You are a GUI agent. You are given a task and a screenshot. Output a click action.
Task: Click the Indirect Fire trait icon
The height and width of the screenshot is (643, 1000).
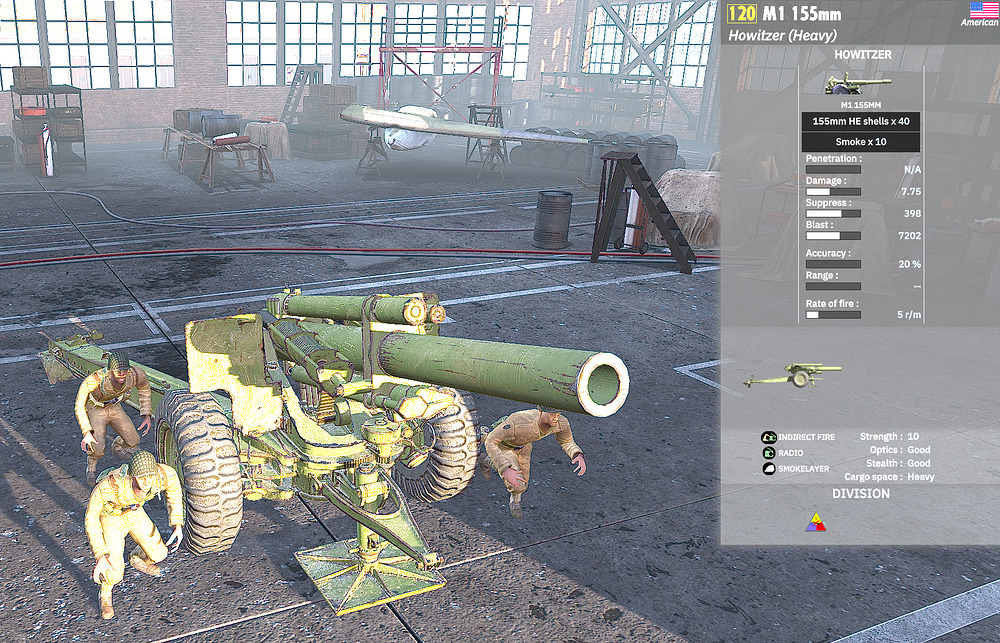768,437
